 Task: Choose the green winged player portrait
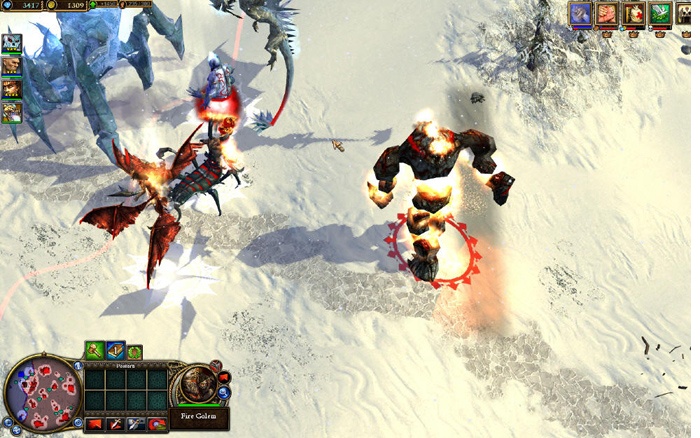[x=659, y=13]
